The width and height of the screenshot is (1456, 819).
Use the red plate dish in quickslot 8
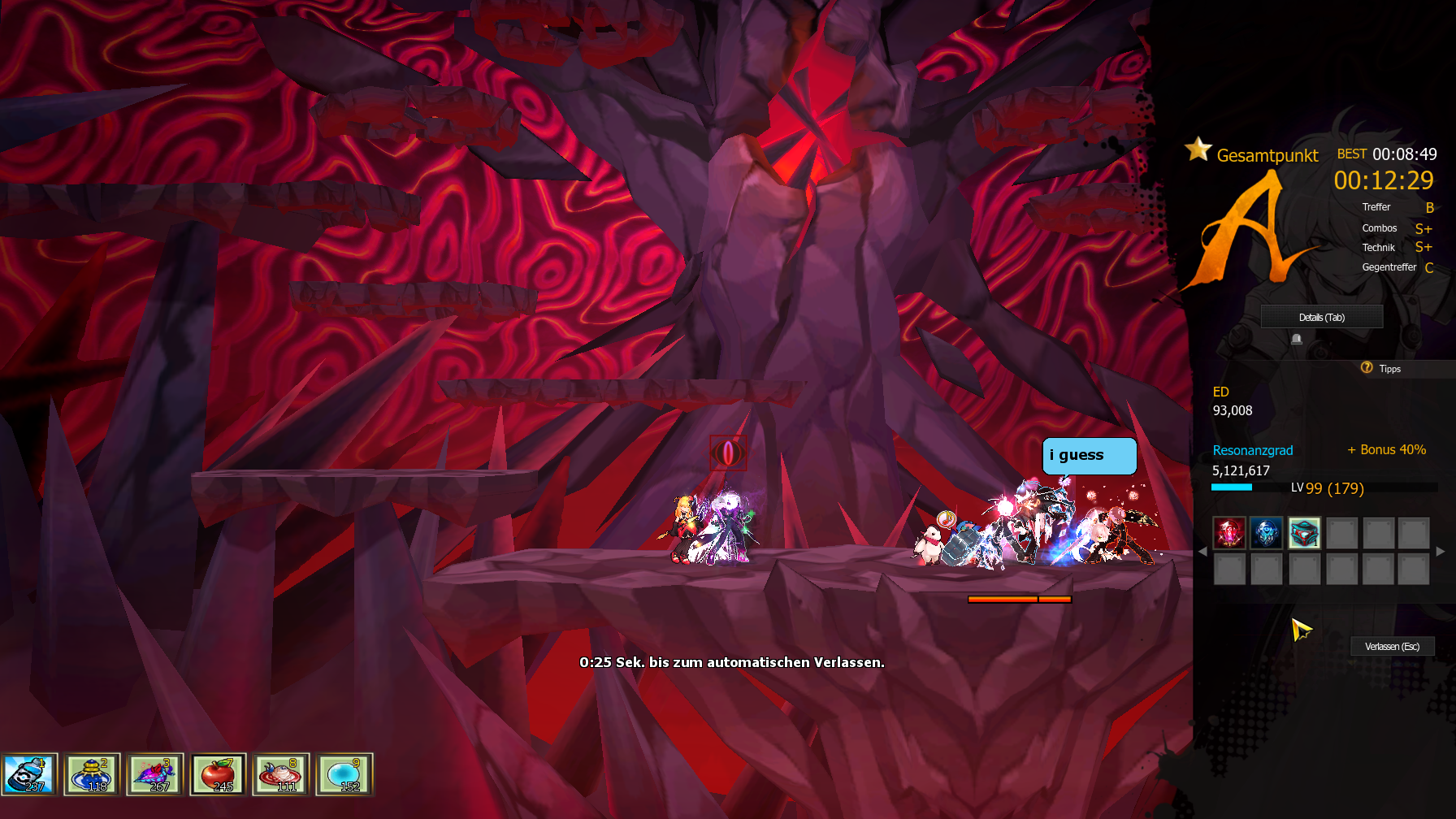280,774
